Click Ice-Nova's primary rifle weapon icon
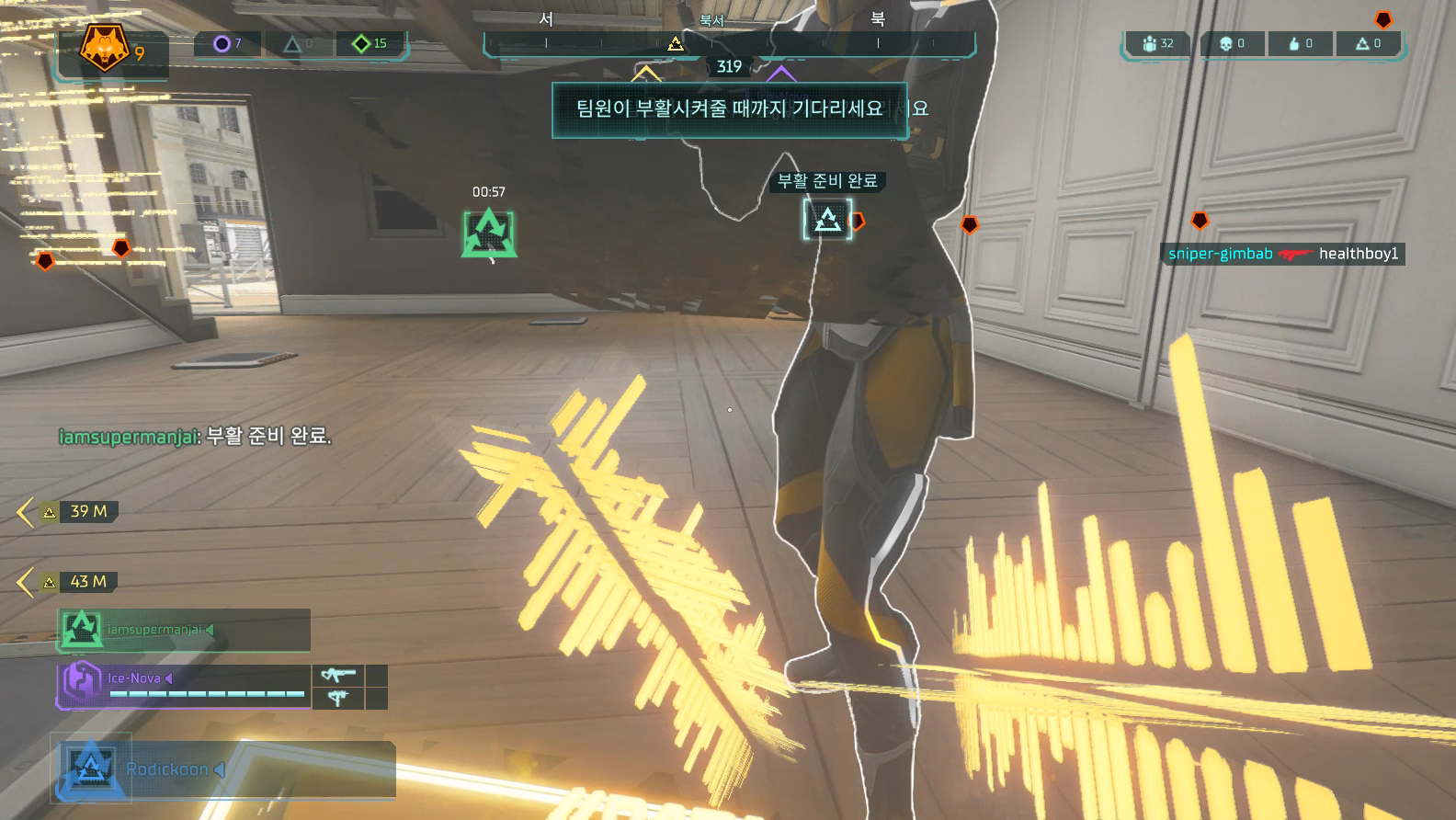The width and height of the screenshot is (1456, 820). [338, 676]
